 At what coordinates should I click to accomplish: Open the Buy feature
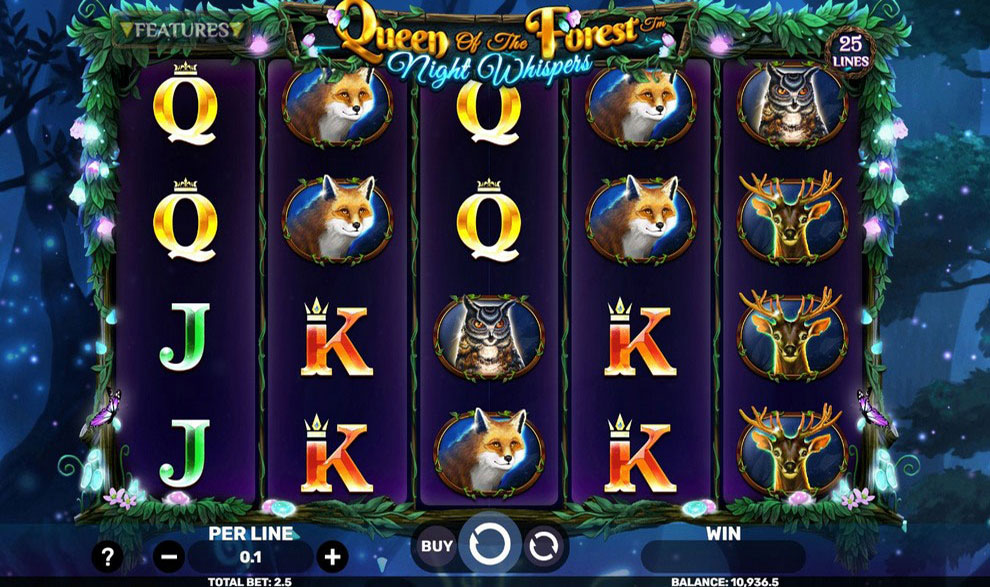tap(436, 546)
